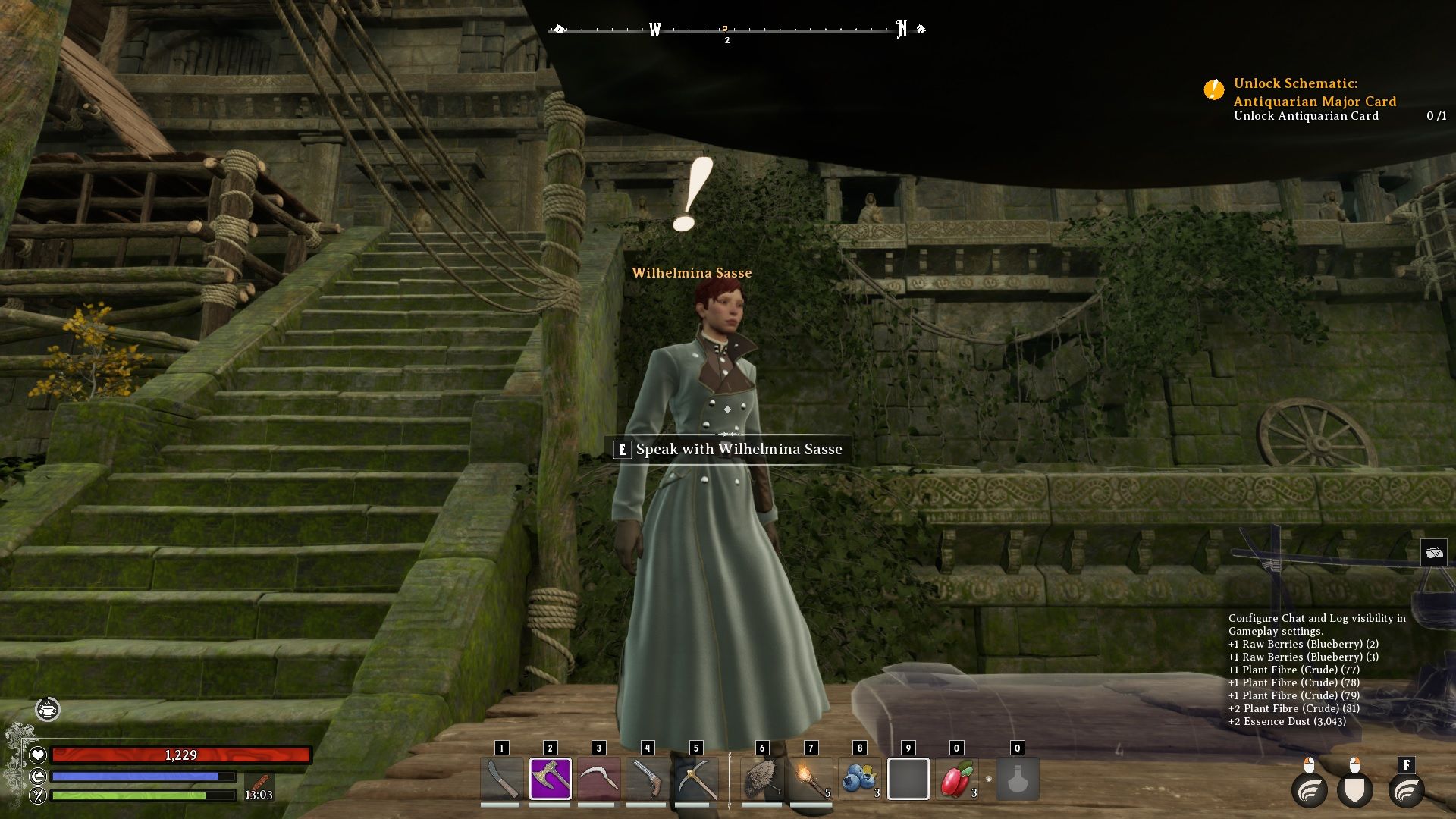Choose the flintlock pistol slot
This screenshot has width=1456, height=819.
647,779
